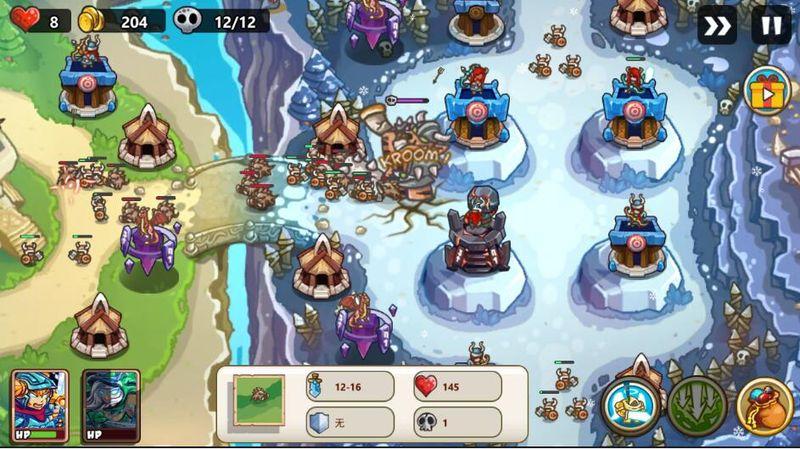800x449 pixels.
Task: Select the blue-helmet knight hero portrait
Action: tap(40, 403)
